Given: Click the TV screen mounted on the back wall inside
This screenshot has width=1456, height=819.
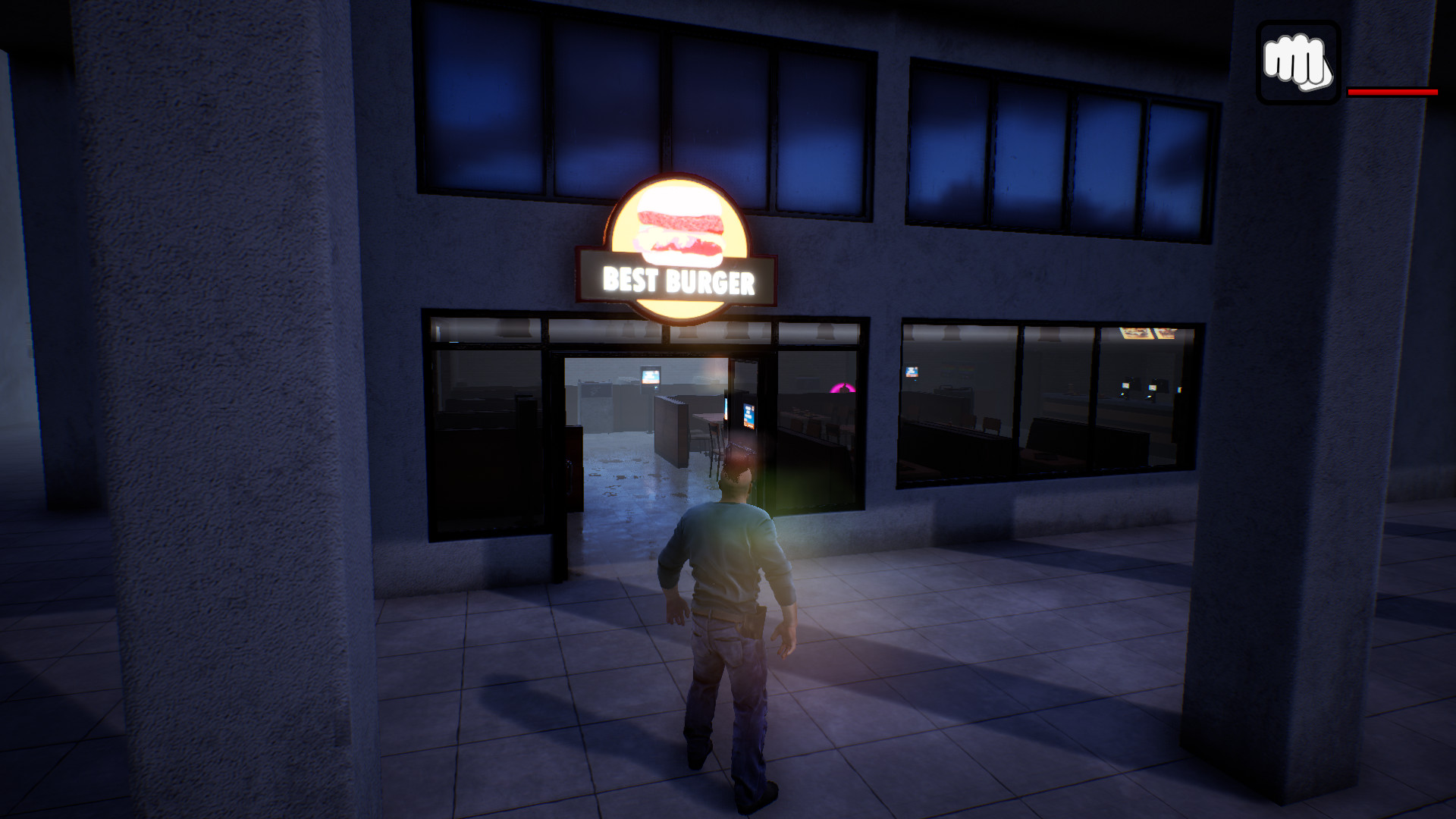Looking at the screenshot, I should pyautogui.click(x=651, y=377).
